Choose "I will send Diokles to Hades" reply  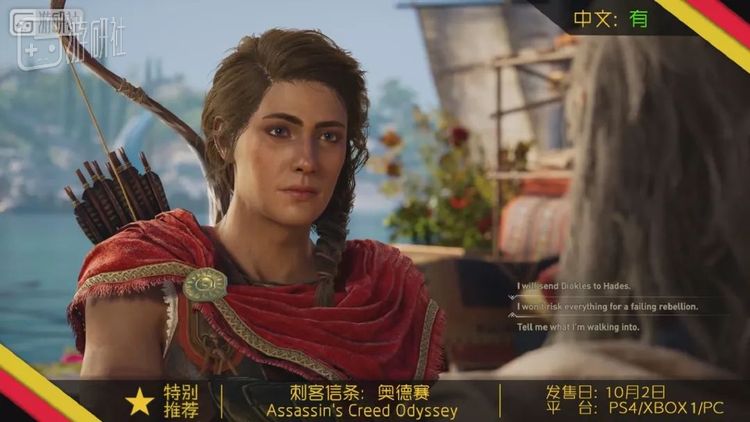point(565,285)
